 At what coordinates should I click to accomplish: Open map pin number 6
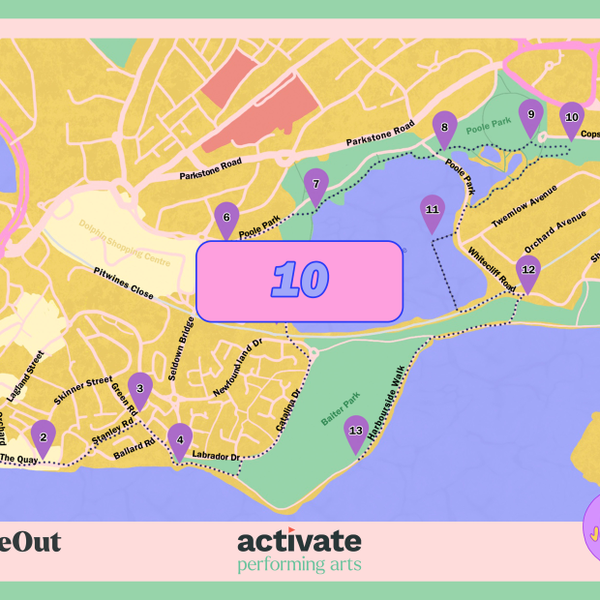coord(226,217)
